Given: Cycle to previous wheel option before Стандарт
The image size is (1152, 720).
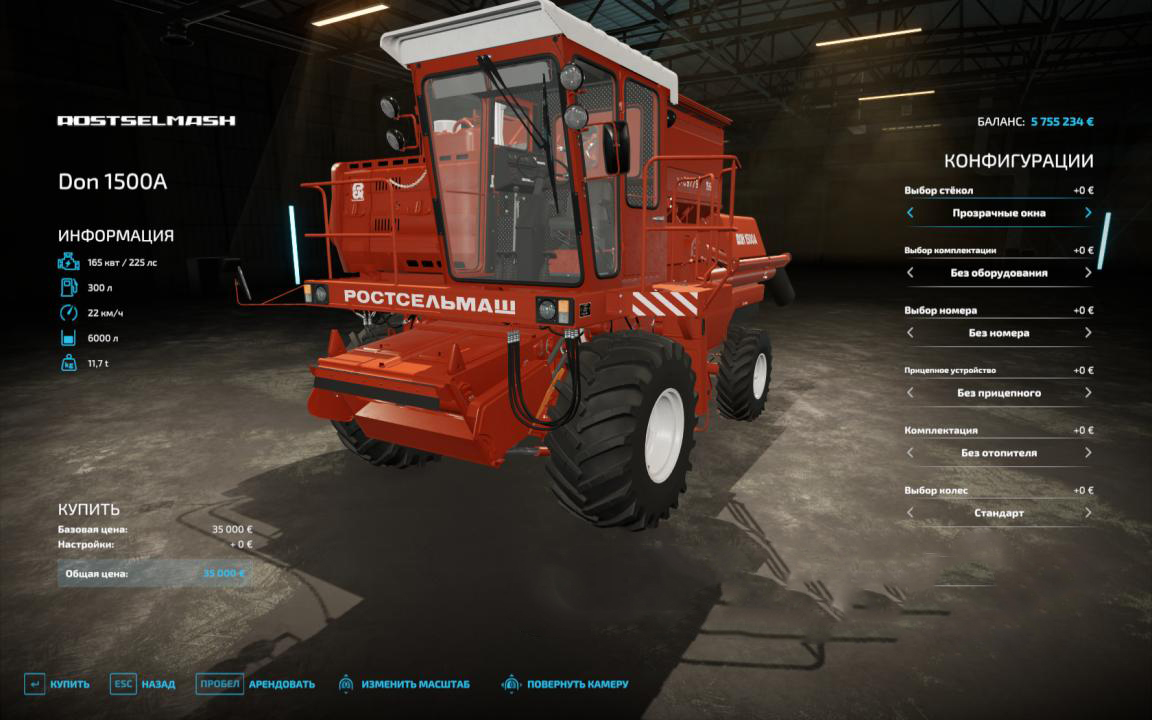Looking at the screenshot, I should click(910, 513).
